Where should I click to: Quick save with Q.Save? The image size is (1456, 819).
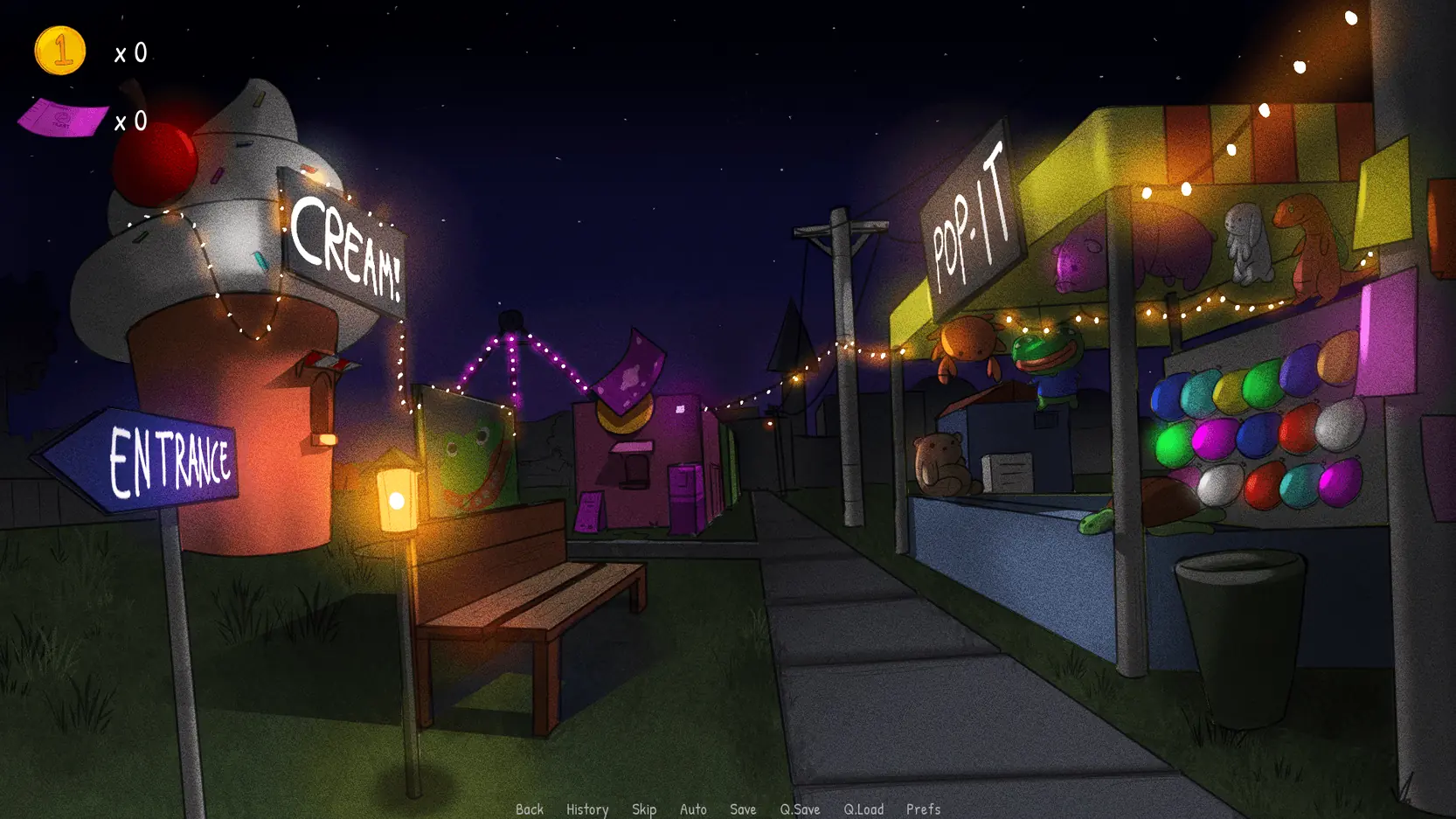[800, 809]
